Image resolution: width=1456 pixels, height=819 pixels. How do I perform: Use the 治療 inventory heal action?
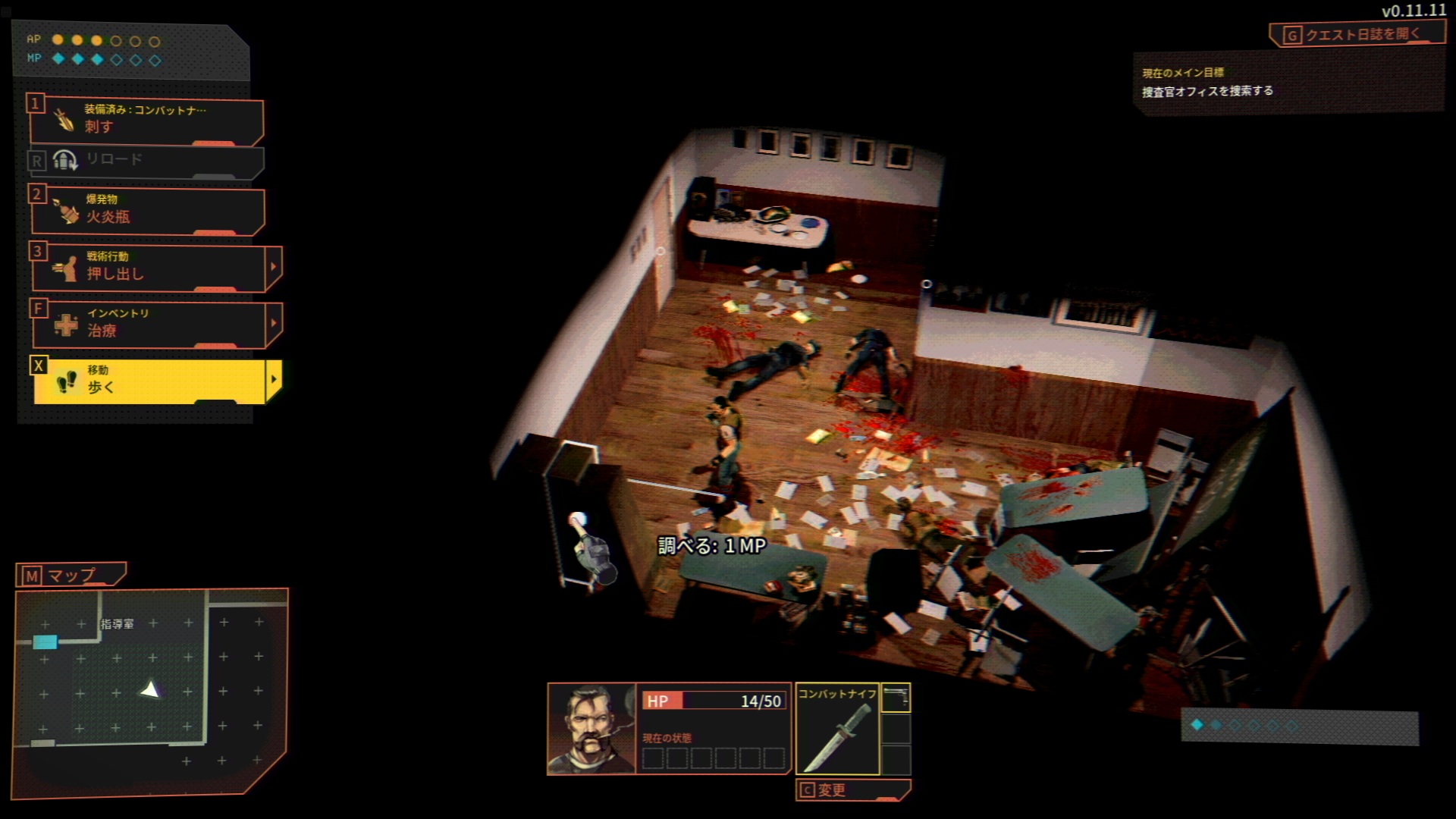coord(148,325)
